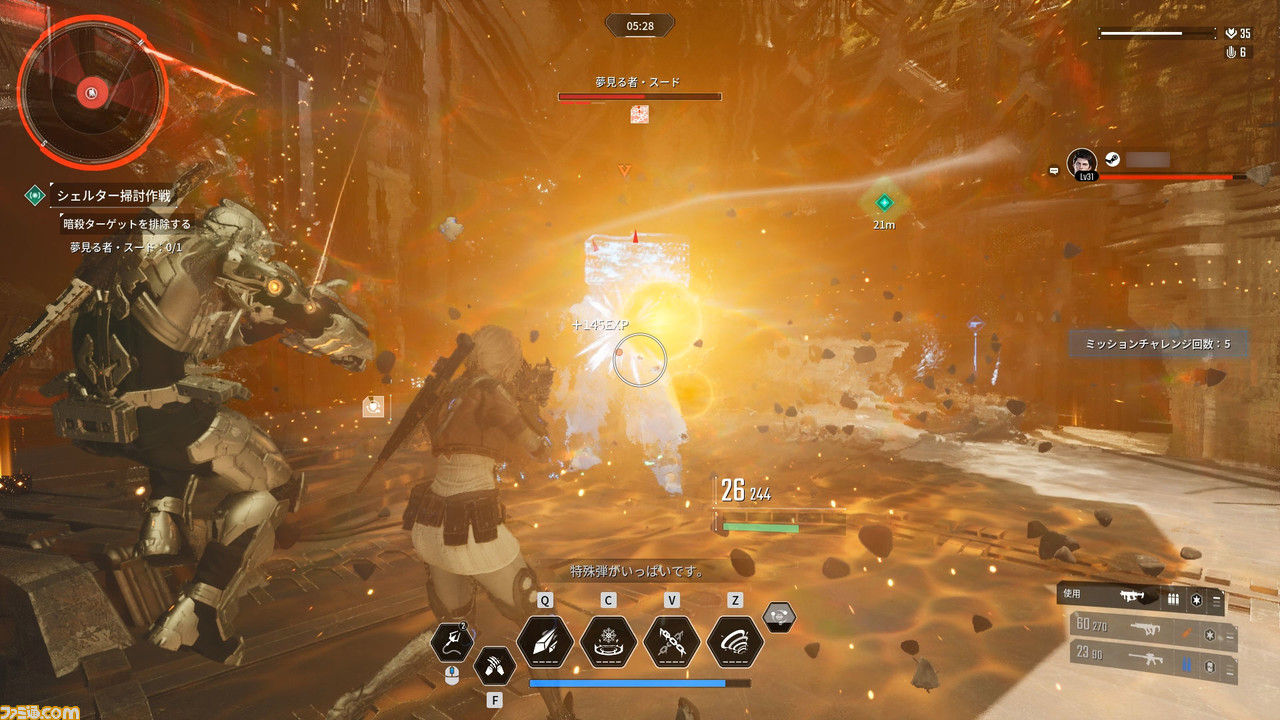Activate the grappling hook ability
The height and width of the screenshot is (720, 1280).
coord(451,642)
